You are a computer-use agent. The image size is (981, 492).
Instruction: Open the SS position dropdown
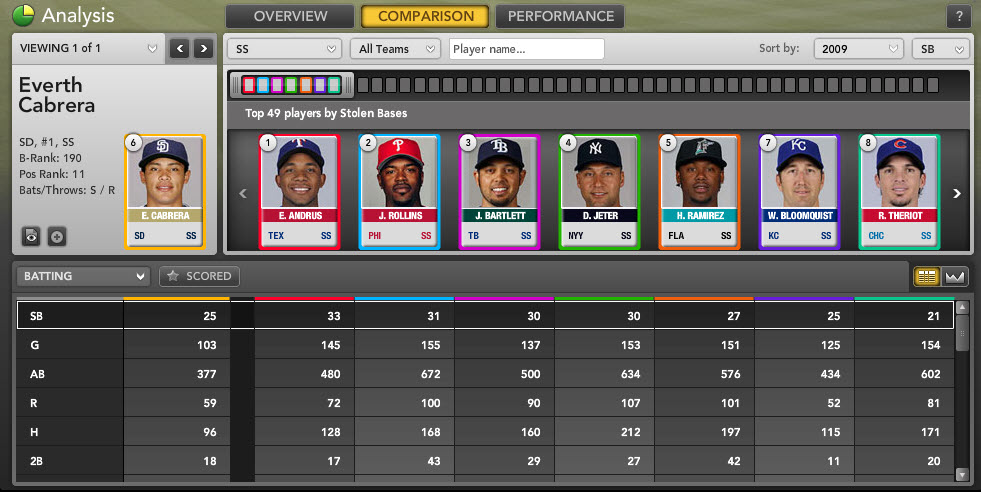pos(285,49)
